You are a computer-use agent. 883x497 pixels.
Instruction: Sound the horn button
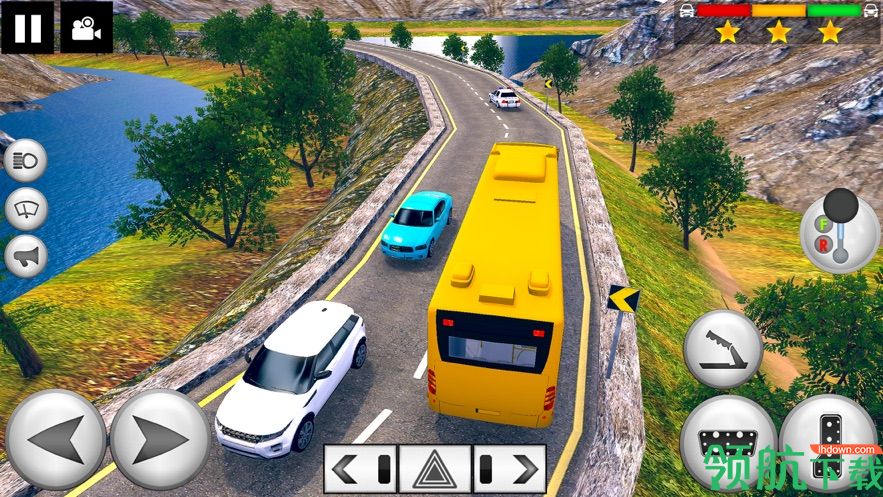26,256
